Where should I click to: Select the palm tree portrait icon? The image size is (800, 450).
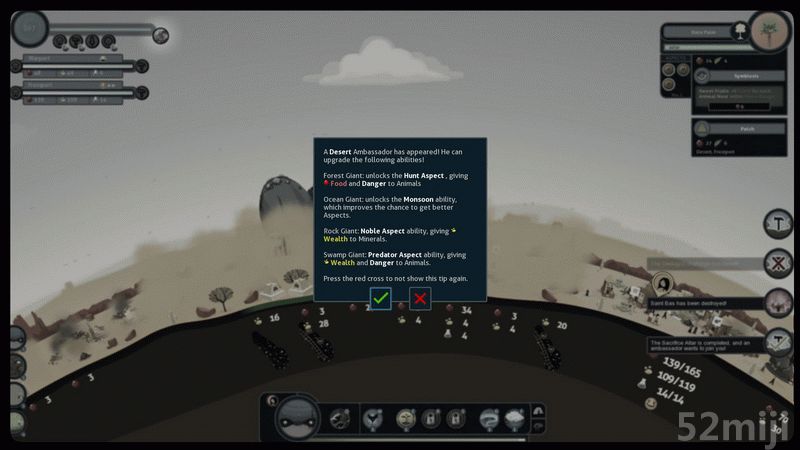point(770,29)
